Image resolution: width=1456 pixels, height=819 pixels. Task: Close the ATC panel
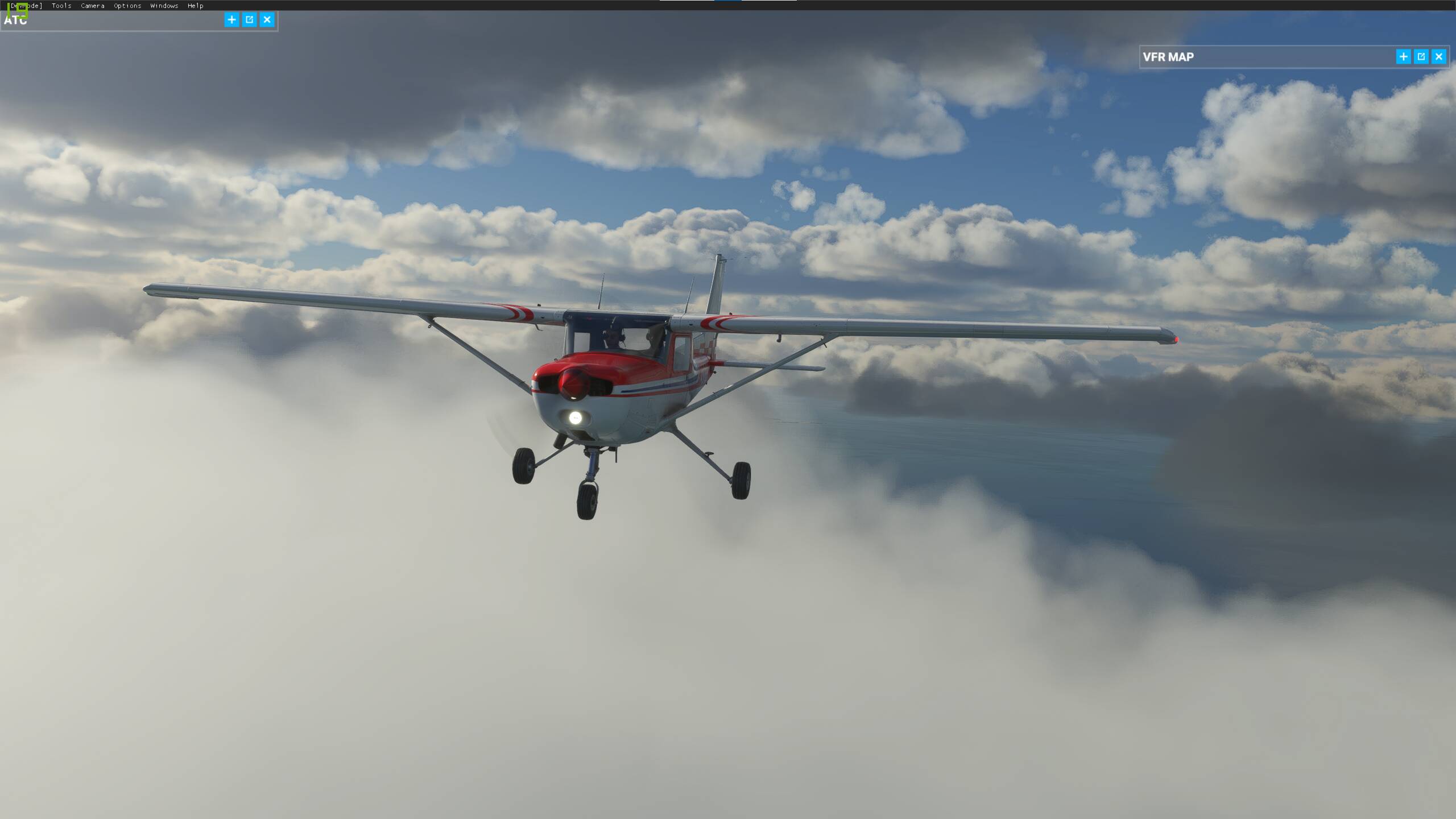[266, 19]
